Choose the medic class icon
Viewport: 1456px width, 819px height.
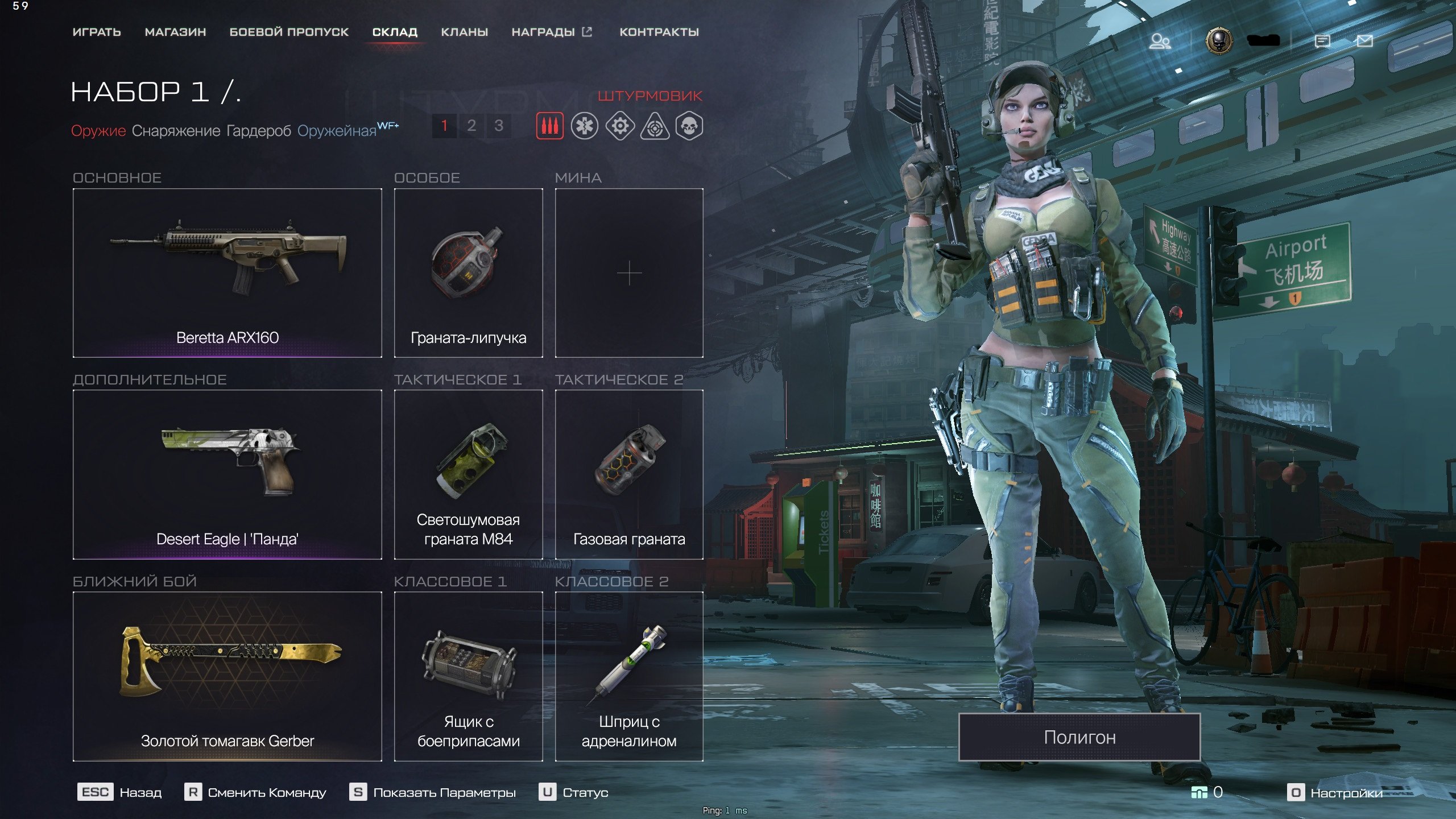pos(585,126)
